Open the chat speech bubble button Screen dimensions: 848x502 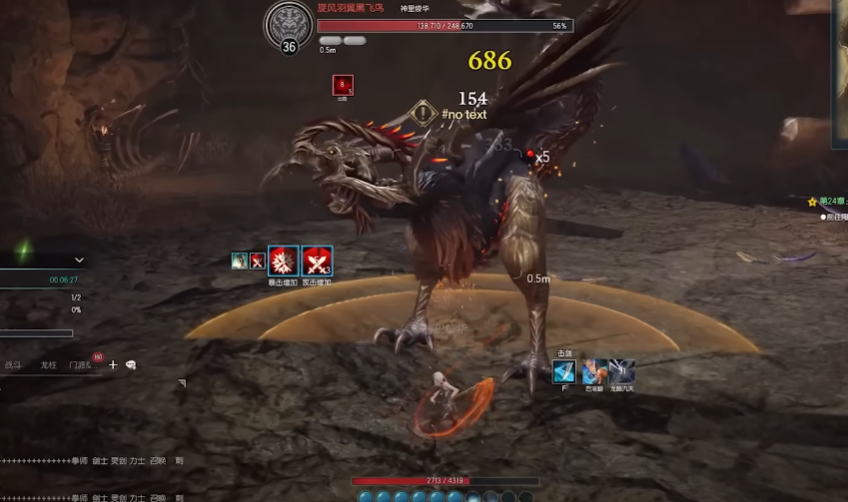coord(130,366)
